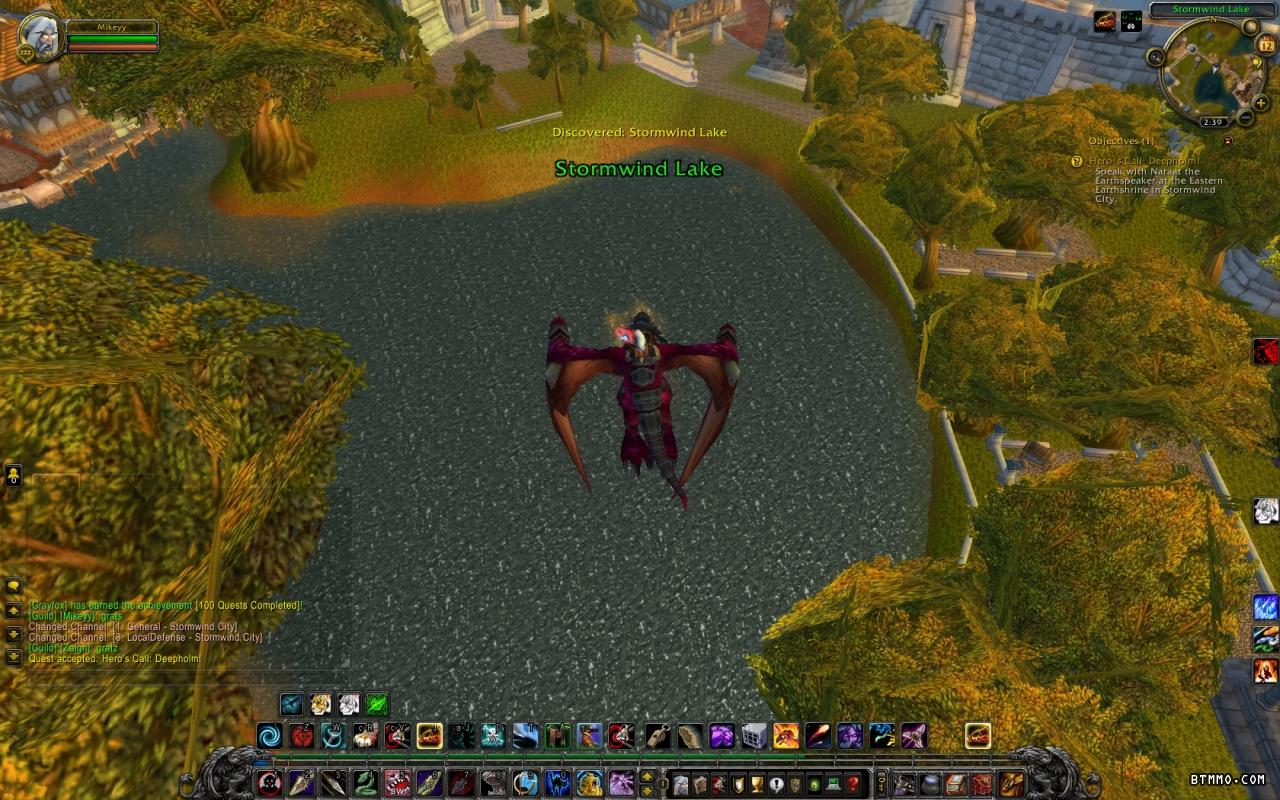Click Mikeyy's player portrait
Image resolution: width=1280 pixels, height=800 pixels.
point(40,36)
